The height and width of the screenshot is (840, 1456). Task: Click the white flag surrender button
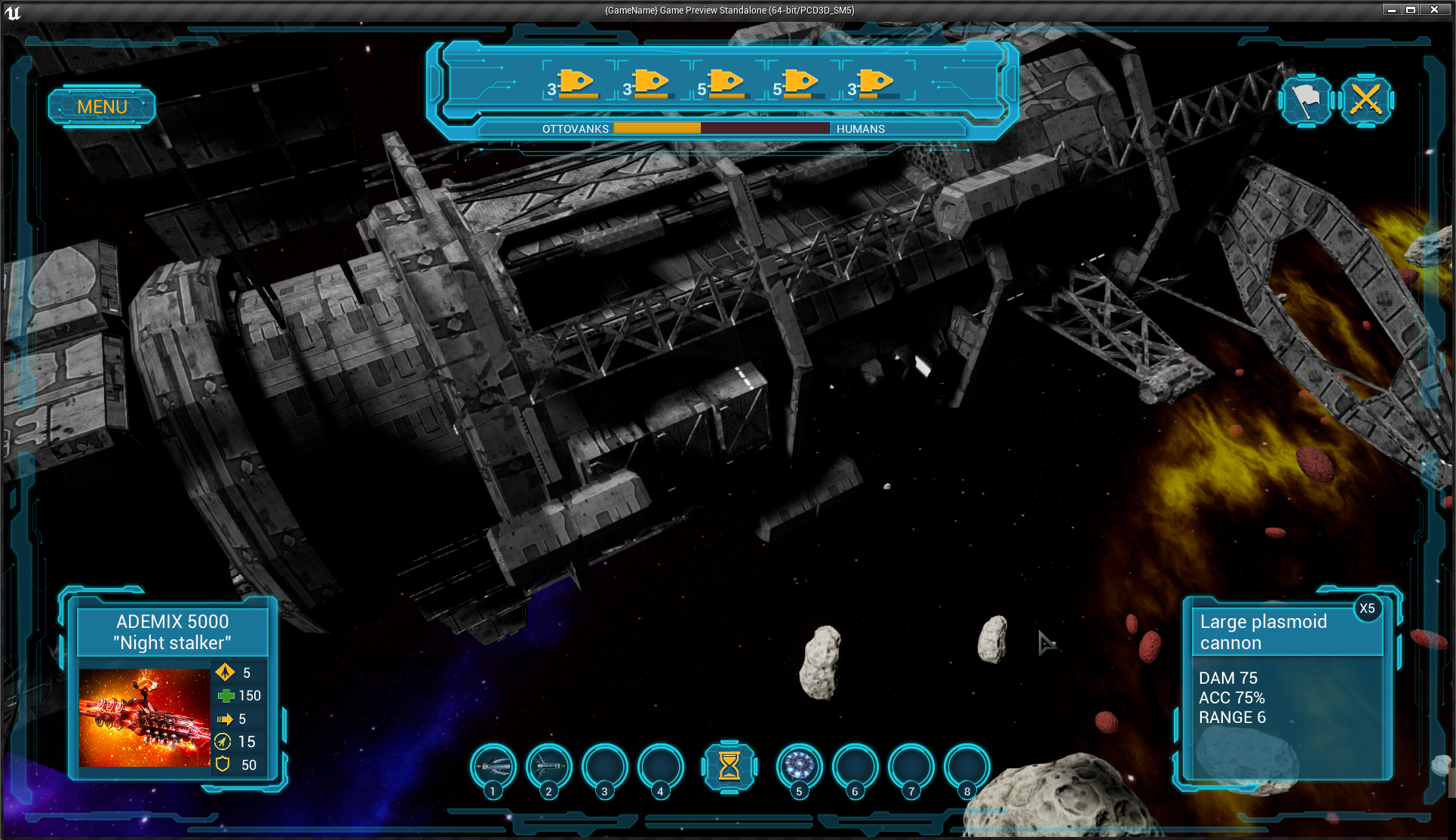(x=1307, y=100)
